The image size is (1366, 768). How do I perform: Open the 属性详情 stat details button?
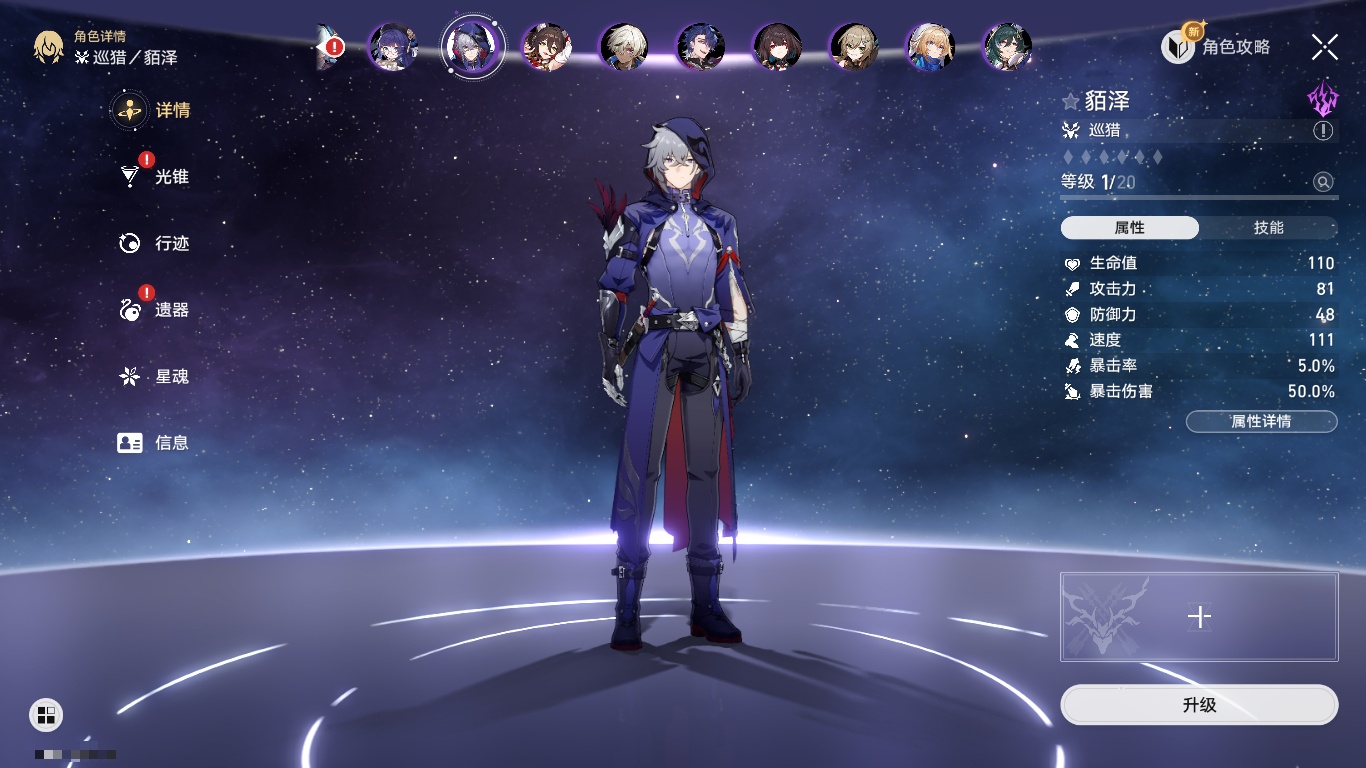point(1261,422)
